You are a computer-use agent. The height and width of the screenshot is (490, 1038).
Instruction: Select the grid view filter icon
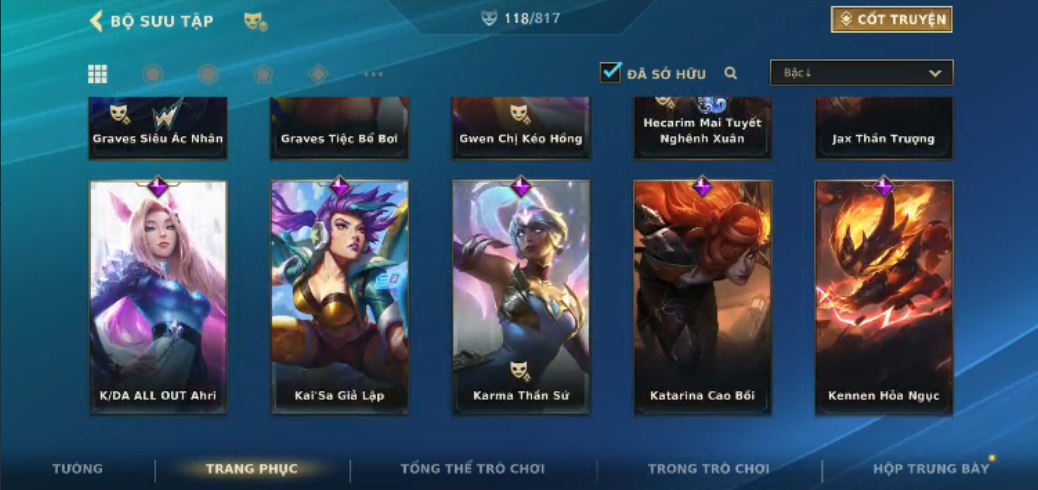point(98,74)
